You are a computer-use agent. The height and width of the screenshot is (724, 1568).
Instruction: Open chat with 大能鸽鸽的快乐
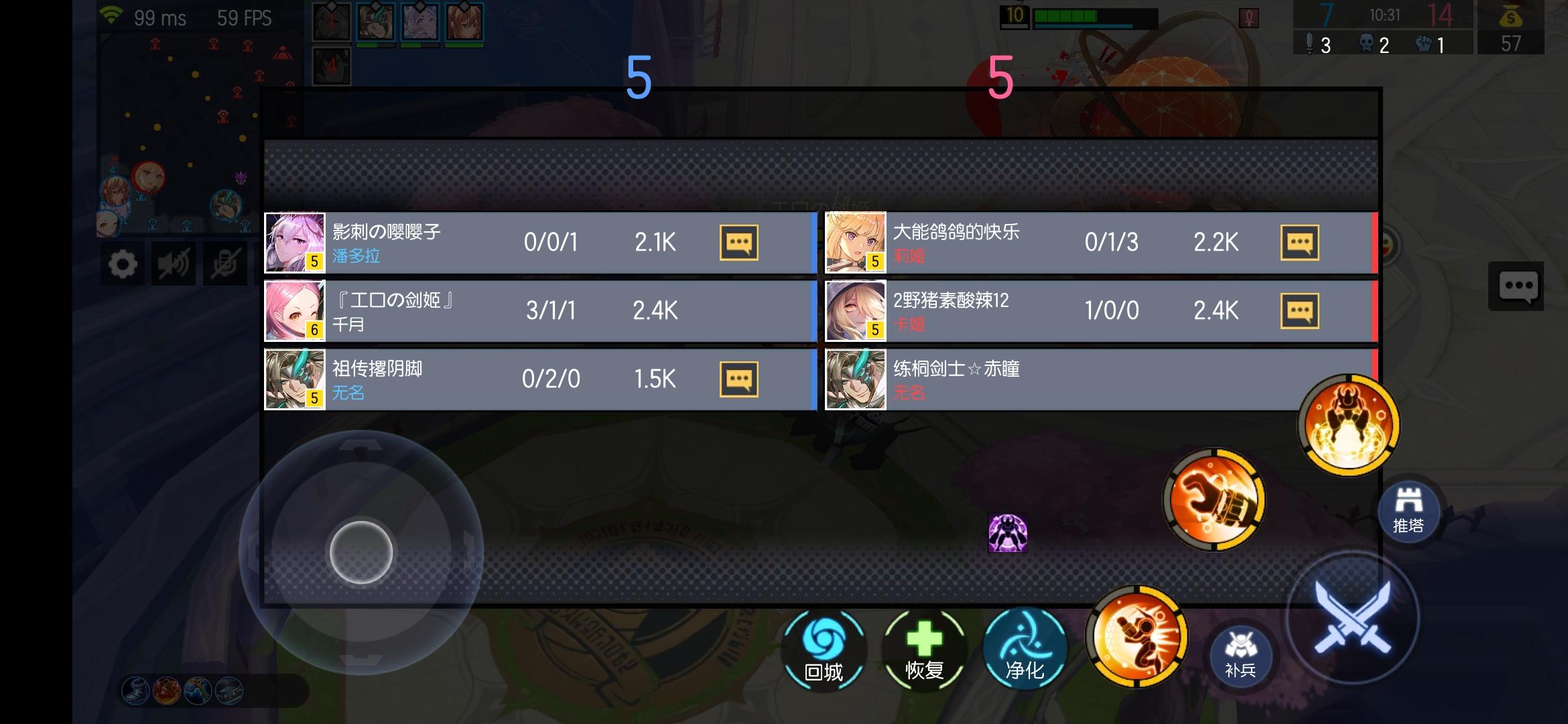pos(1300,242)
